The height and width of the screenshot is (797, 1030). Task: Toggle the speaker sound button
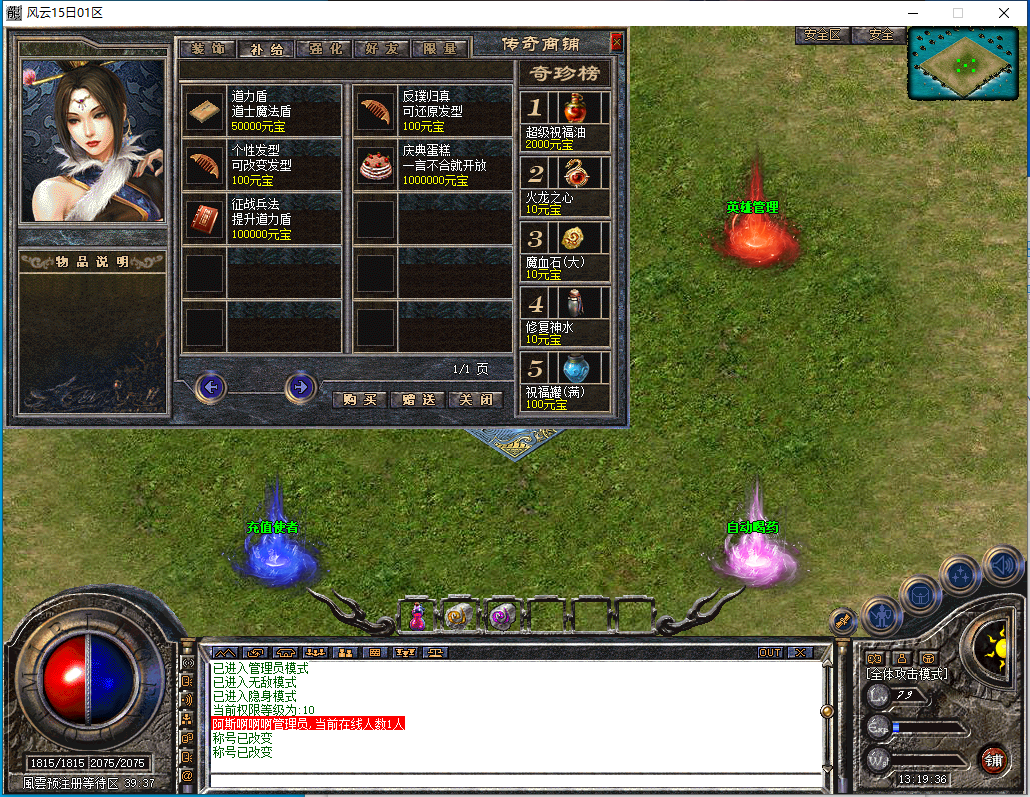1002,566
